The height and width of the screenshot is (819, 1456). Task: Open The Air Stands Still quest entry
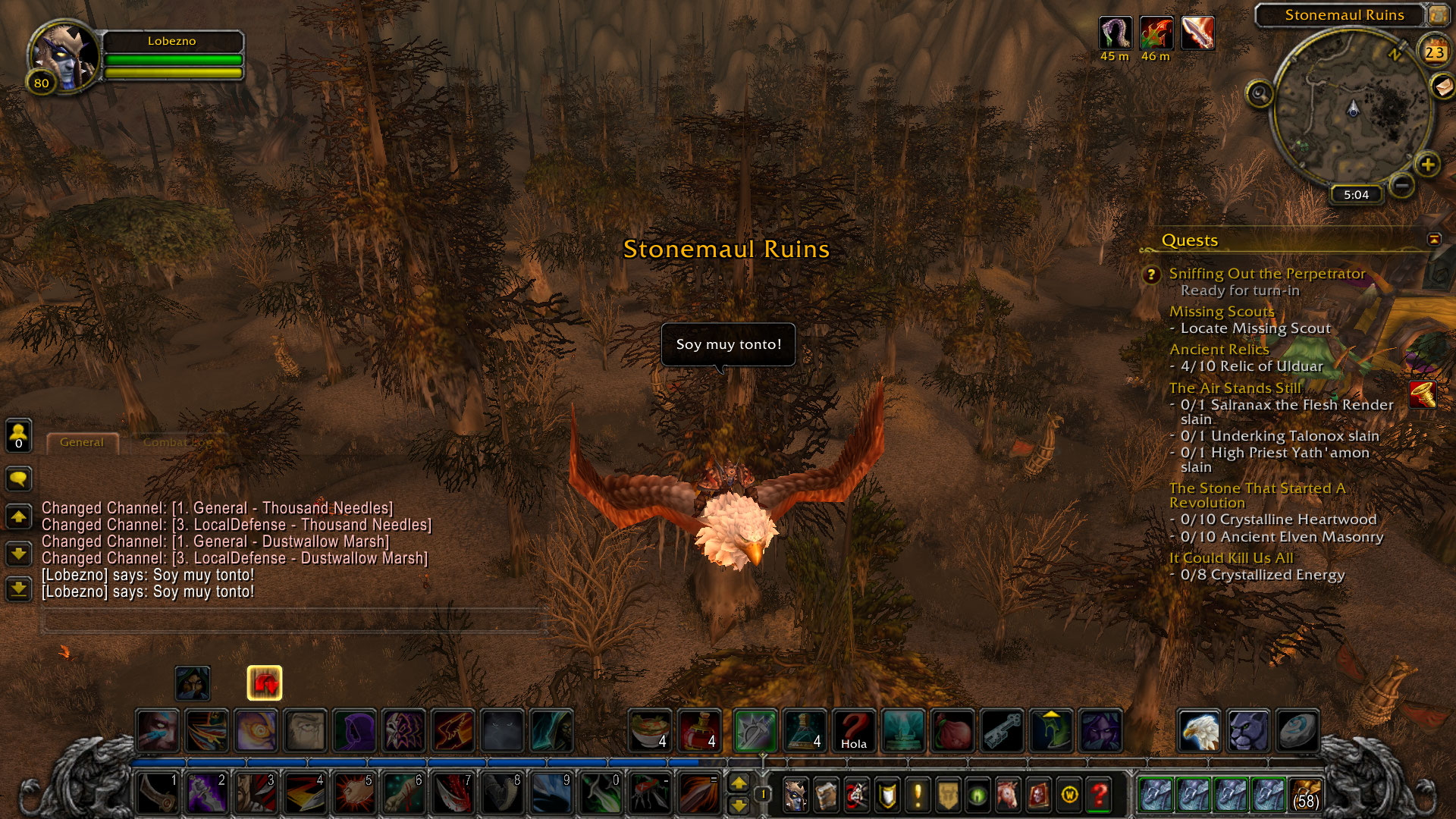coord(1235,388)
